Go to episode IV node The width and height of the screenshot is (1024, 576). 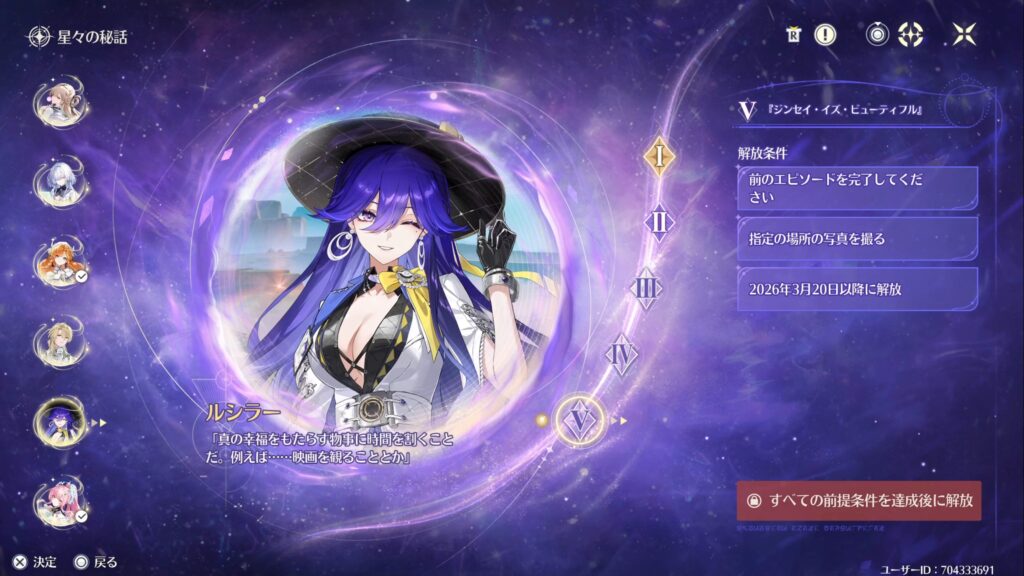tap(622, 354)
